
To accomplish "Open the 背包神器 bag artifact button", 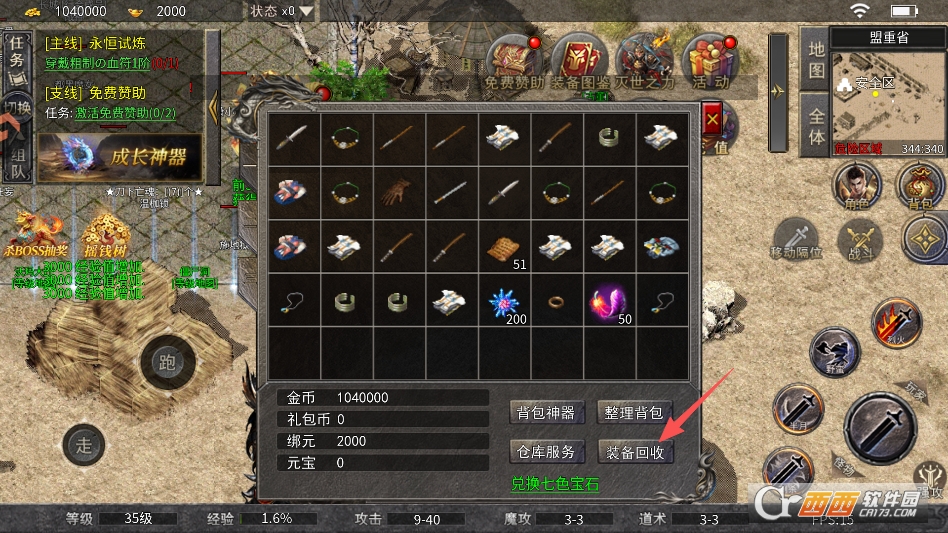I will coord(546,412).
